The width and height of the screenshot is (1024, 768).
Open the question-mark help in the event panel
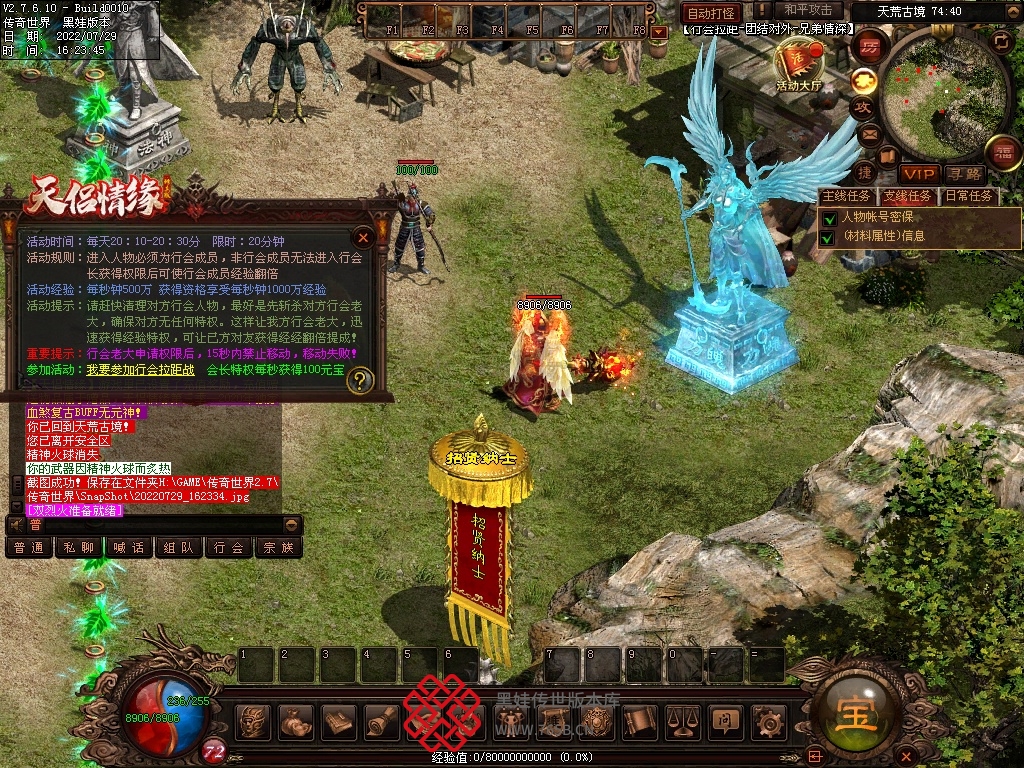360,380
